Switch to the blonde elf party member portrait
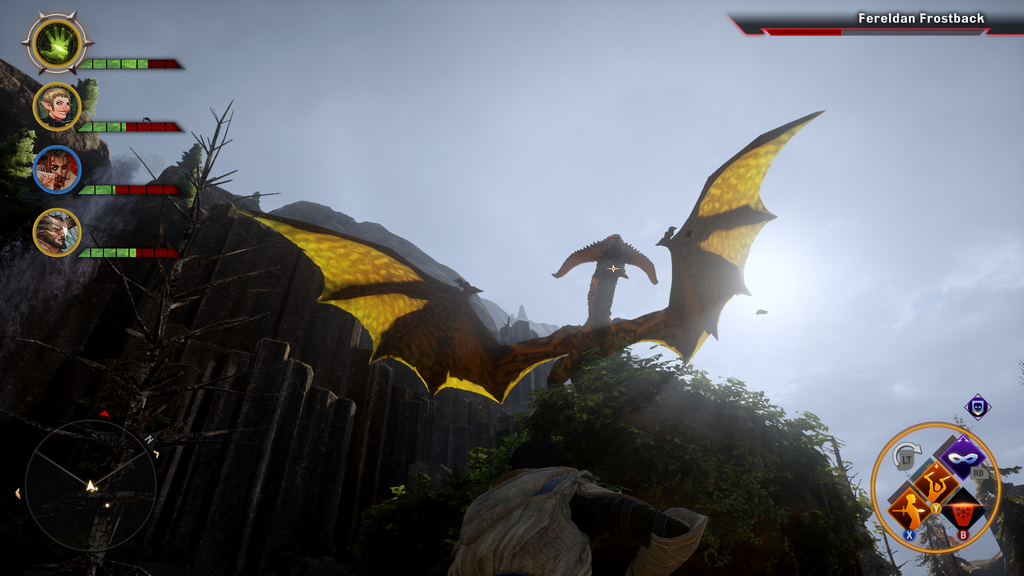This screenshot has height=576, width=1024. point(57,106)
